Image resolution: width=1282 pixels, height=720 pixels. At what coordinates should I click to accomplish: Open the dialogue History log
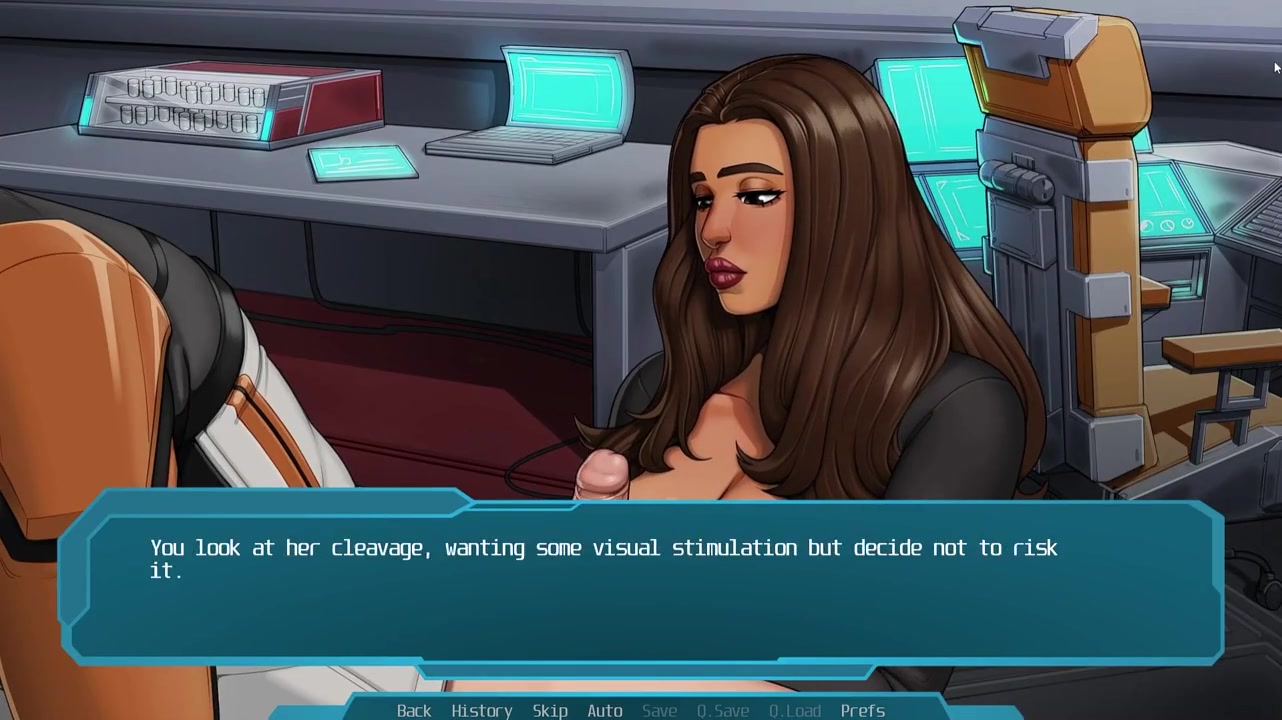(x=481, y=710)
